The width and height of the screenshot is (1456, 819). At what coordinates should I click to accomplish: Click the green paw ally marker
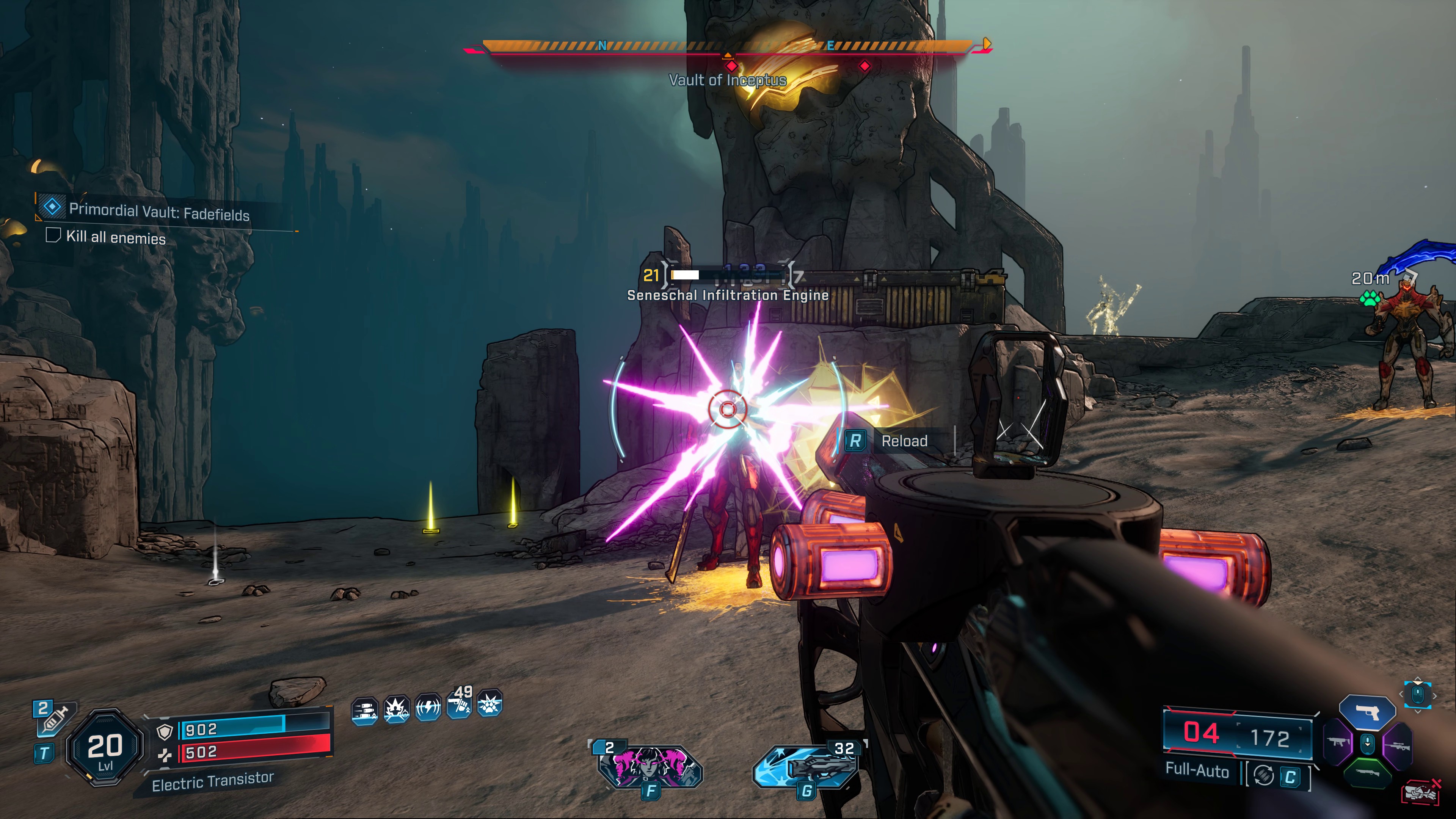click(x=1370, y=297)
